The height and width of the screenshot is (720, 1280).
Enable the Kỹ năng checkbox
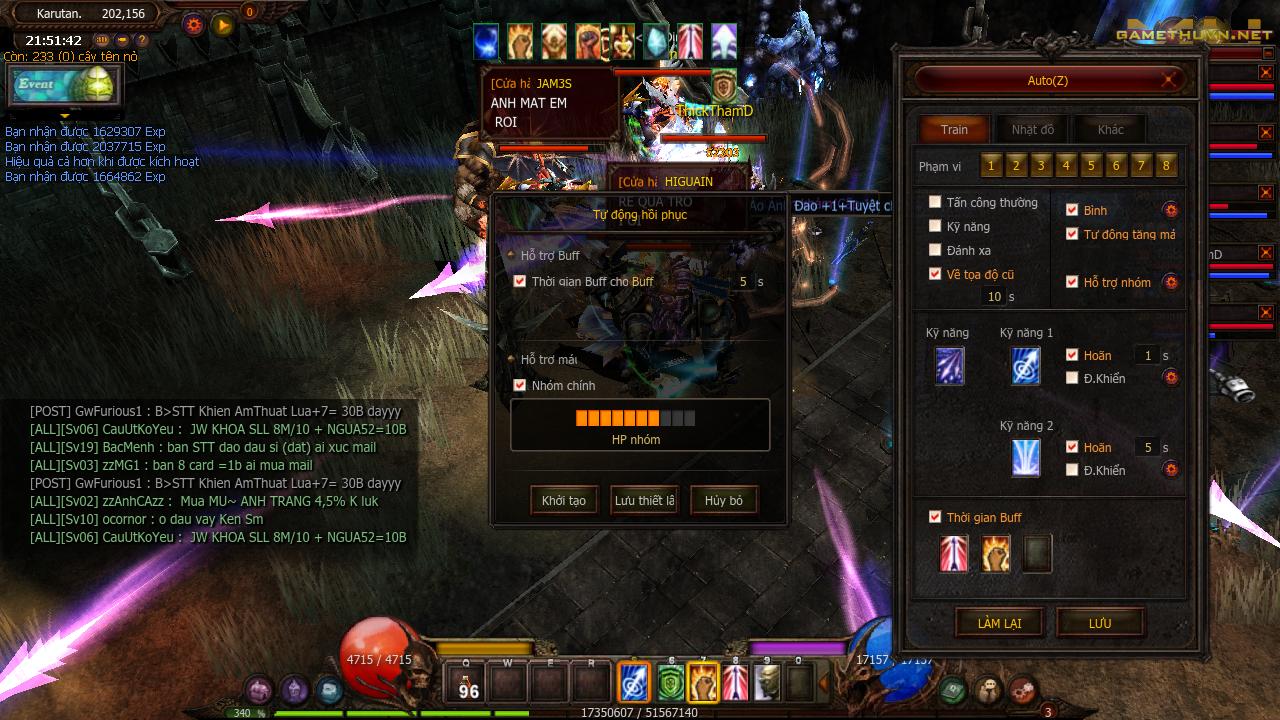(935, 226)
